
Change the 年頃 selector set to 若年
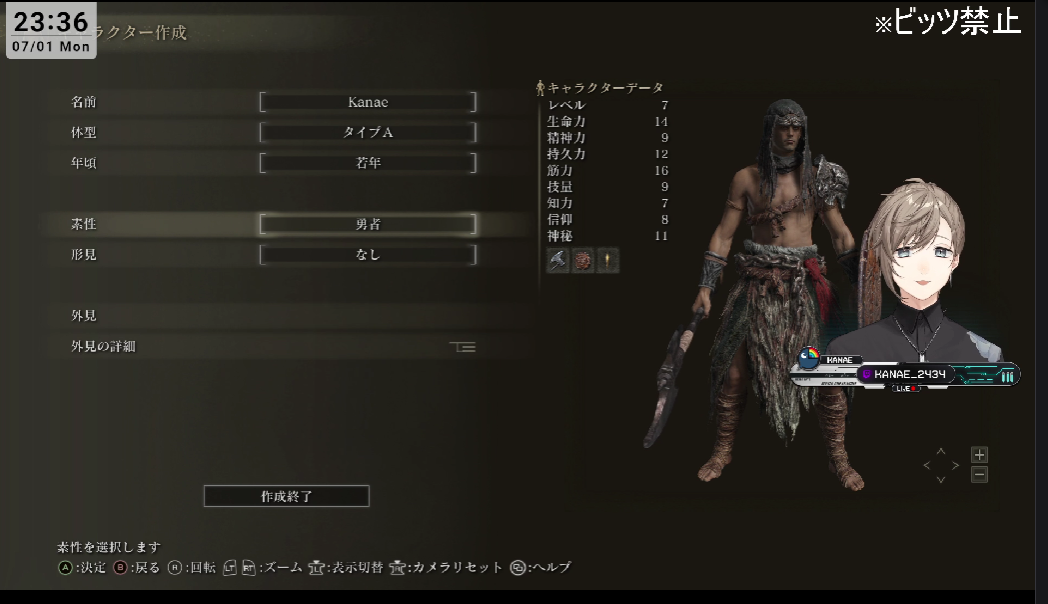click(368, 163)
